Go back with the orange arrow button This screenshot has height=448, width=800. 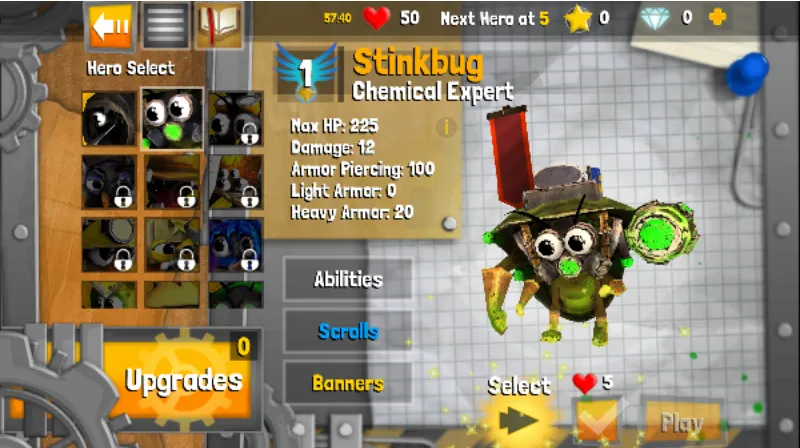111,26
